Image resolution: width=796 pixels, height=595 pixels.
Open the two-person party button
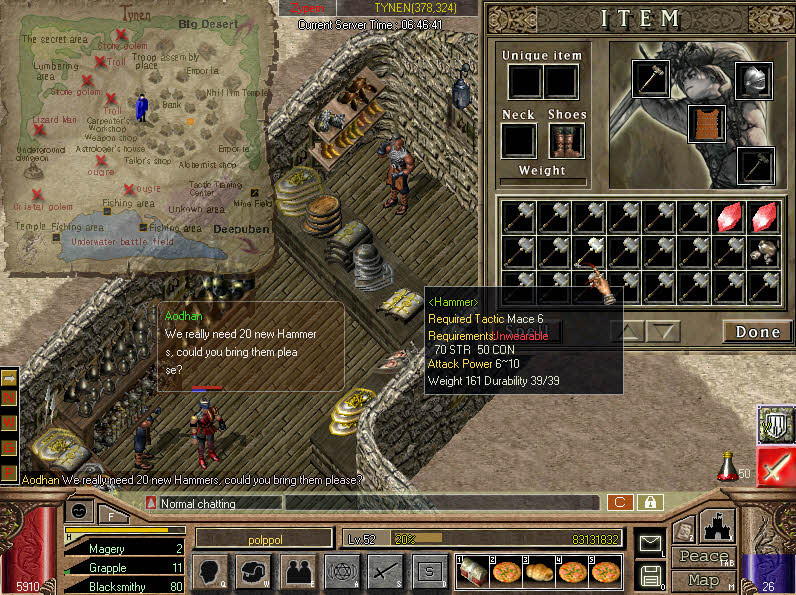[298, 572]
